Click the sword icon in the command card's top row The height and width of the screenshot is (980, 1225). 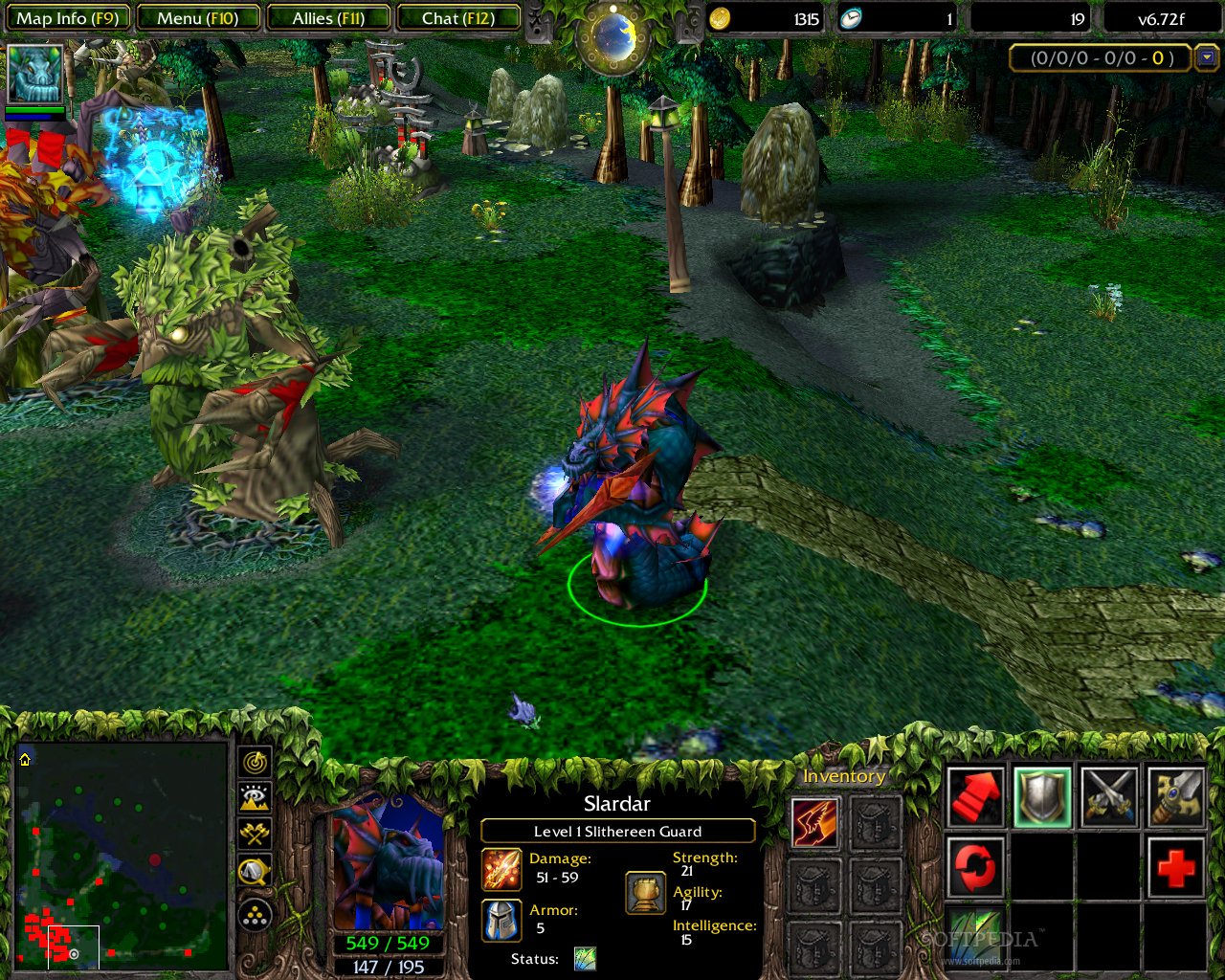click(x=1110, y=794)
